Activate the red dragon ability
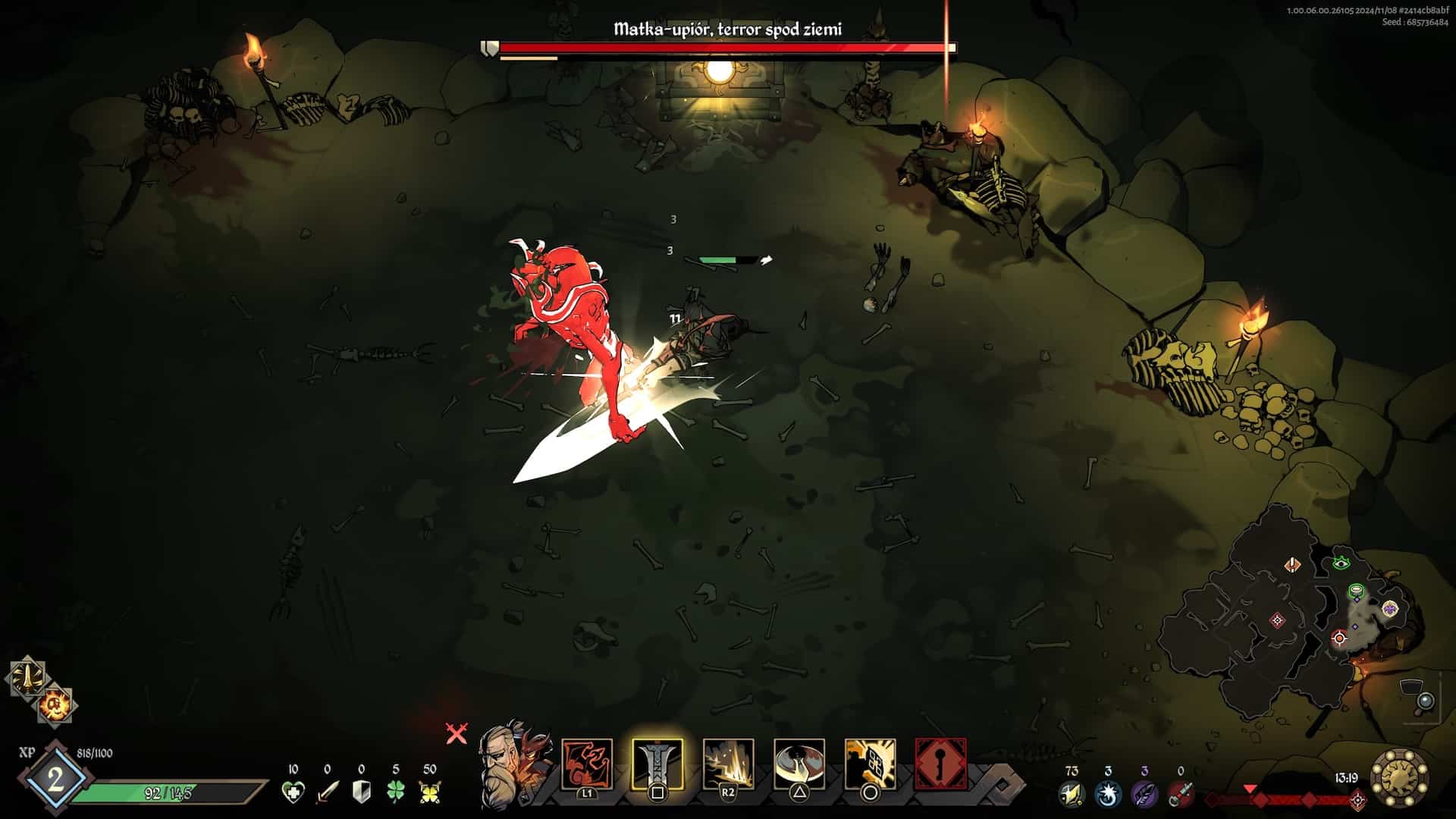This screenshot has height=819, width=1456. pos(587,764)
